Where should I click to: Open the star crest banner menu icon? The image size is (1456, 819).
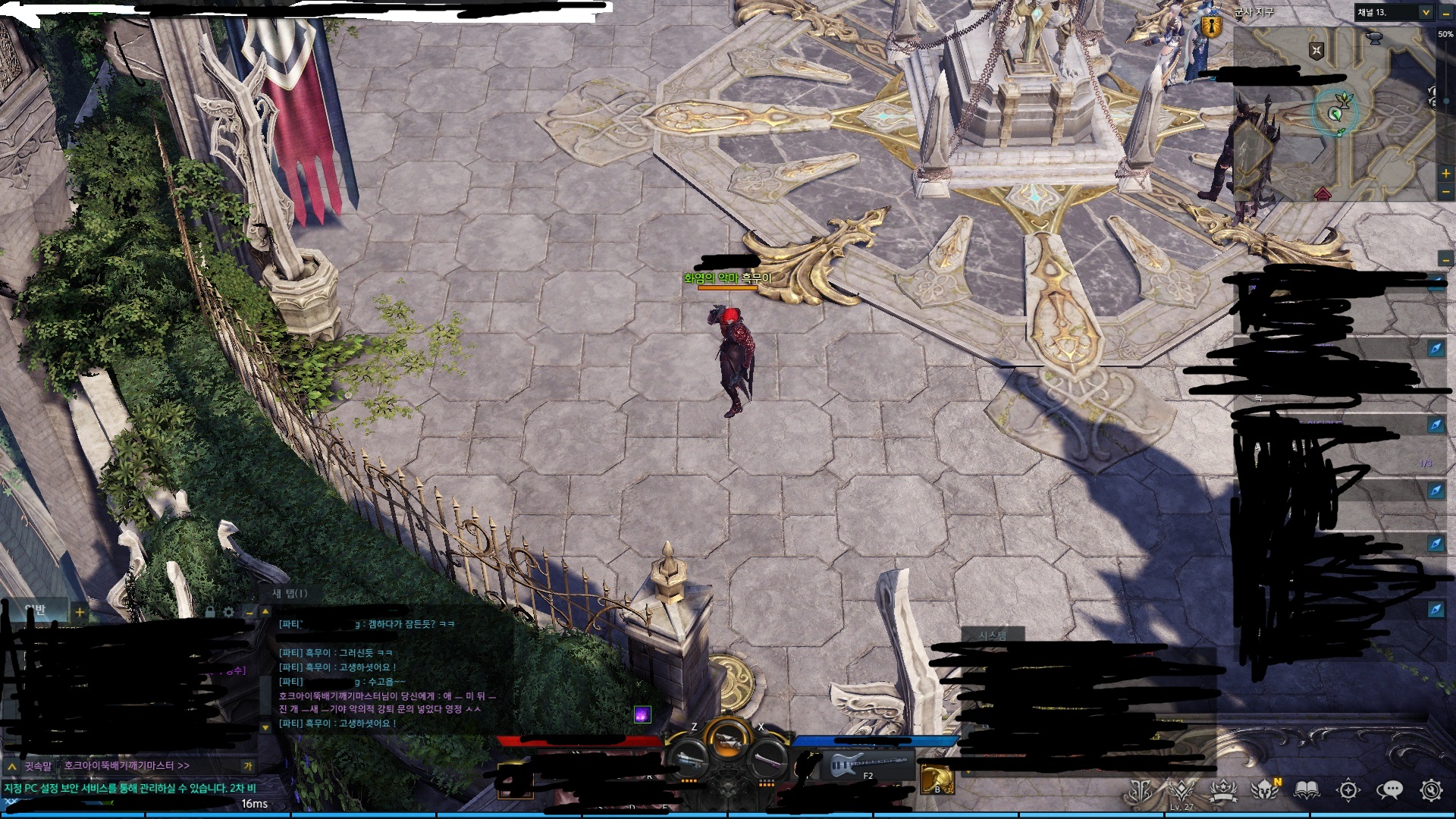1223,790
